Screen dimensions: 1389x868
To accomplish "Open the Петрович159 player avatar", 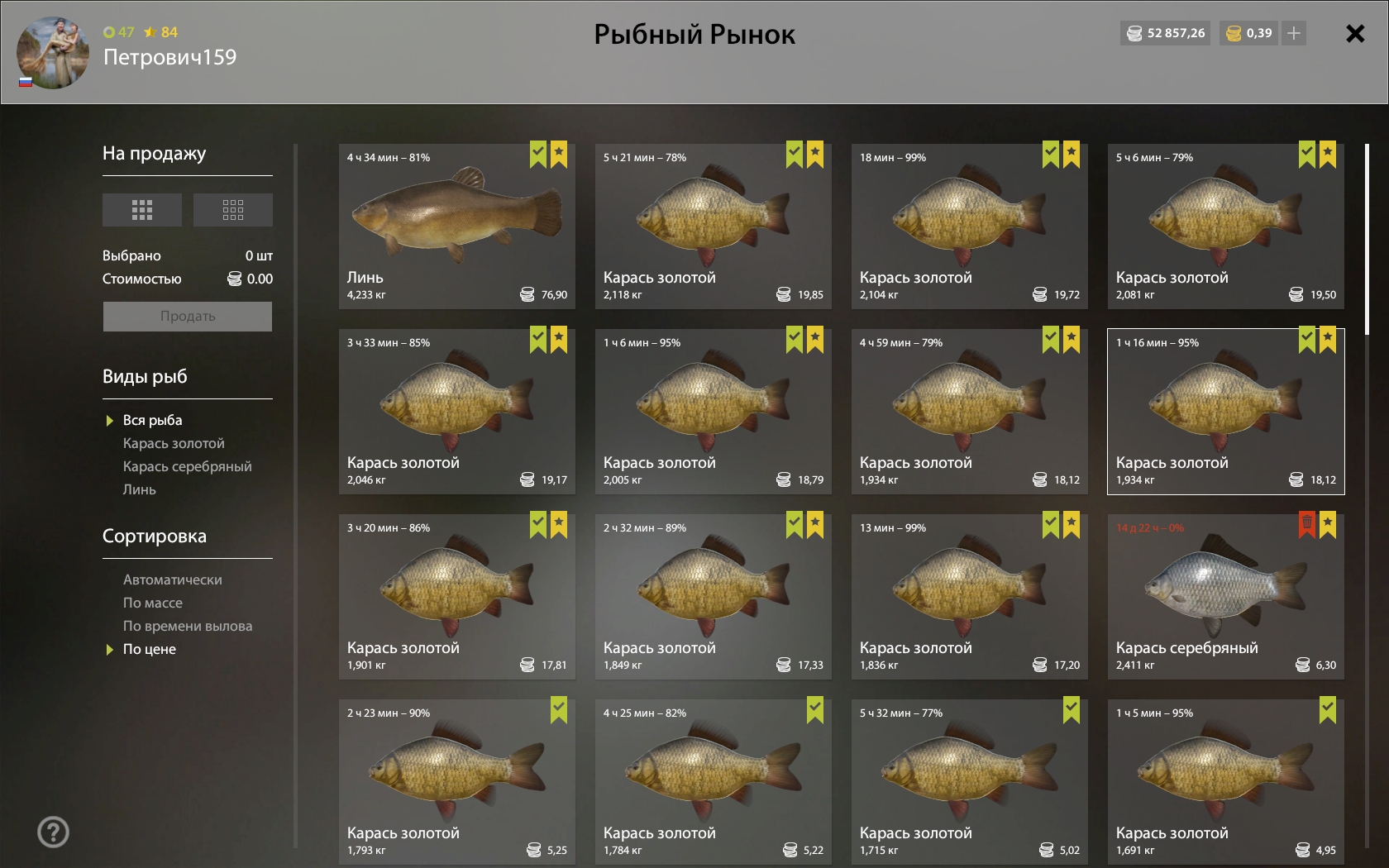I will pos(53,53).
